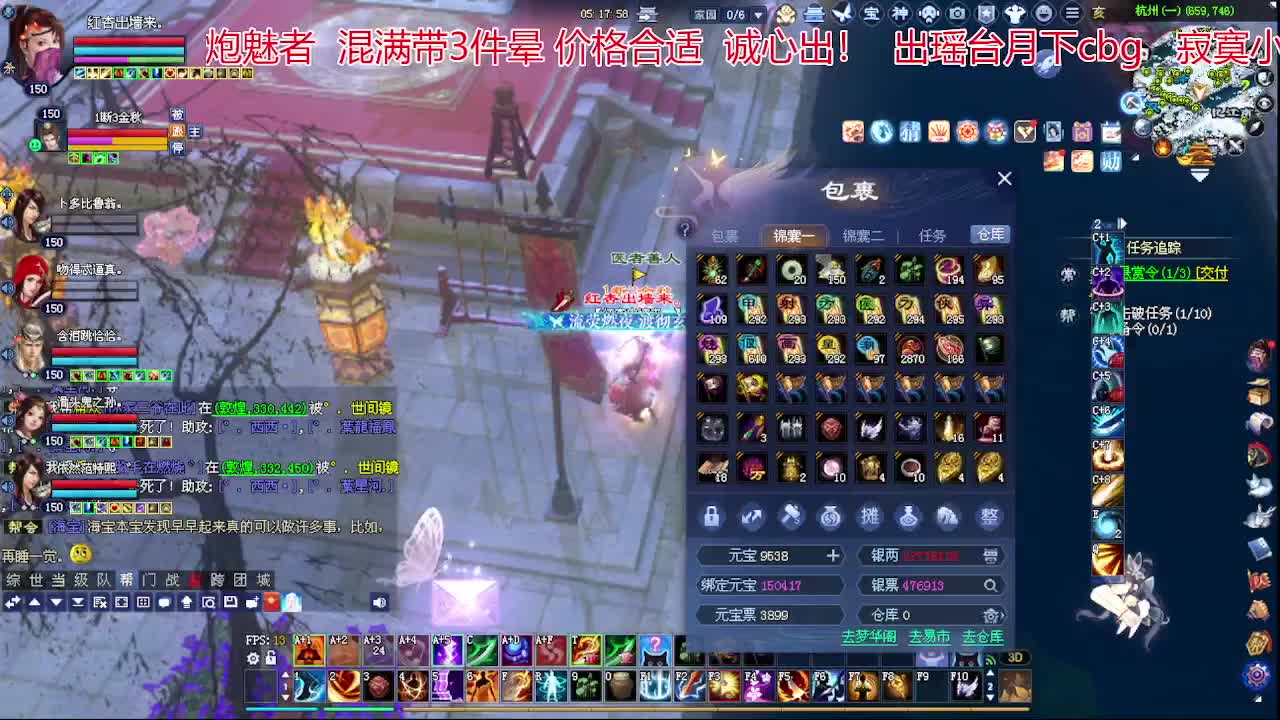Screen dimensions: 1280x720
Task: Click the 宝 treasure icon in the top bar
Action: tap(870, 14)
